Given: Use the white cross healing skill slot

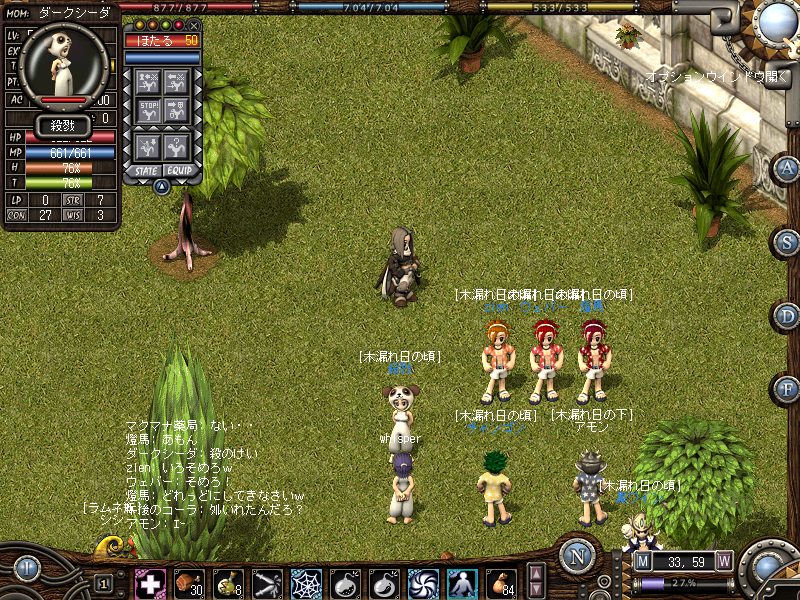Looking at the screenshot, I should click(150, 583).
